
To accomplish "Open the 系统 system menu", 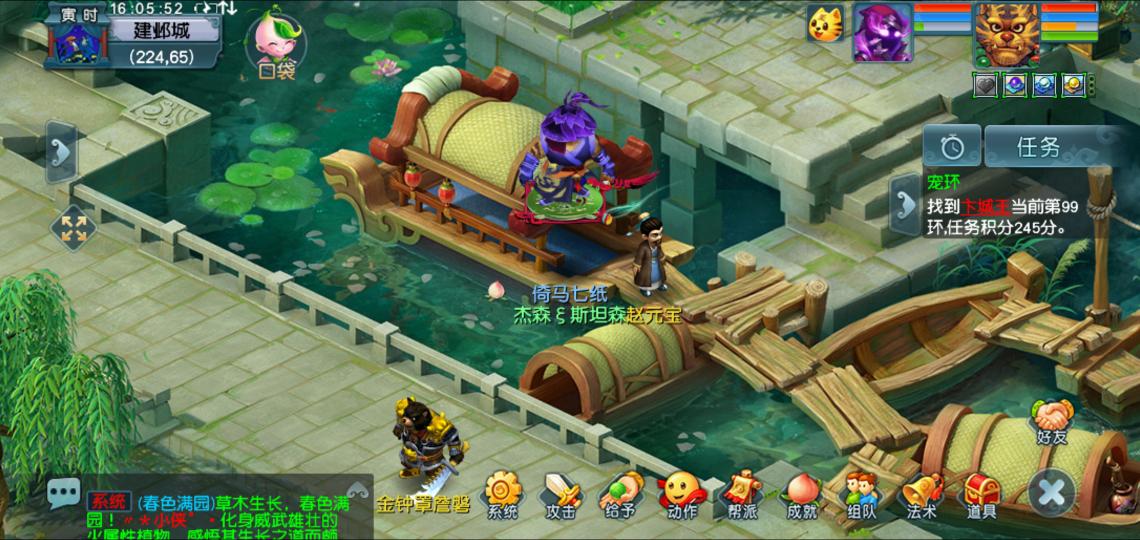I will 502,494.
